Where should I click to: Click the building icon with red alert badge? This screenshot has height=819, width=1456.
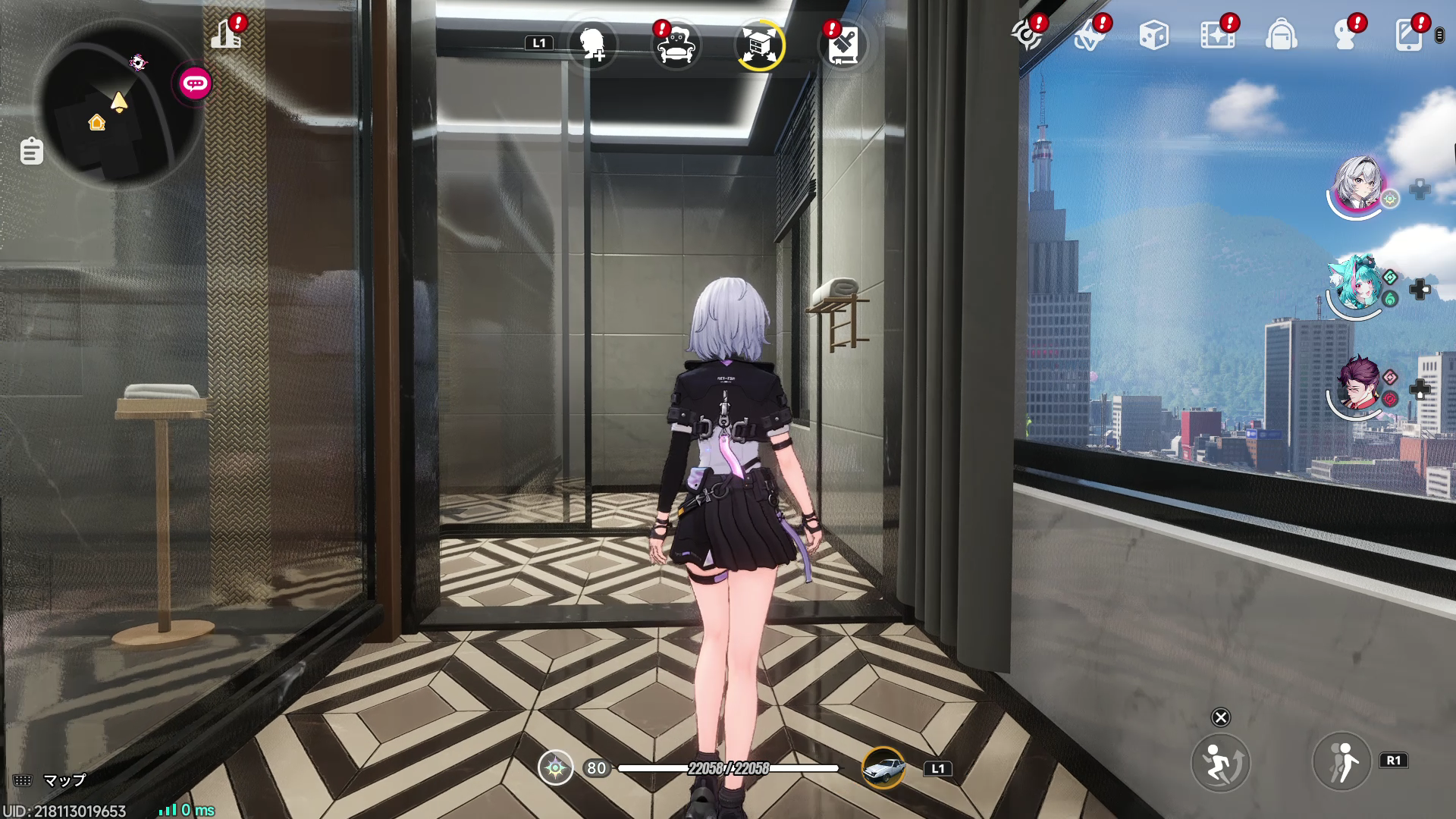pos(227,34)
